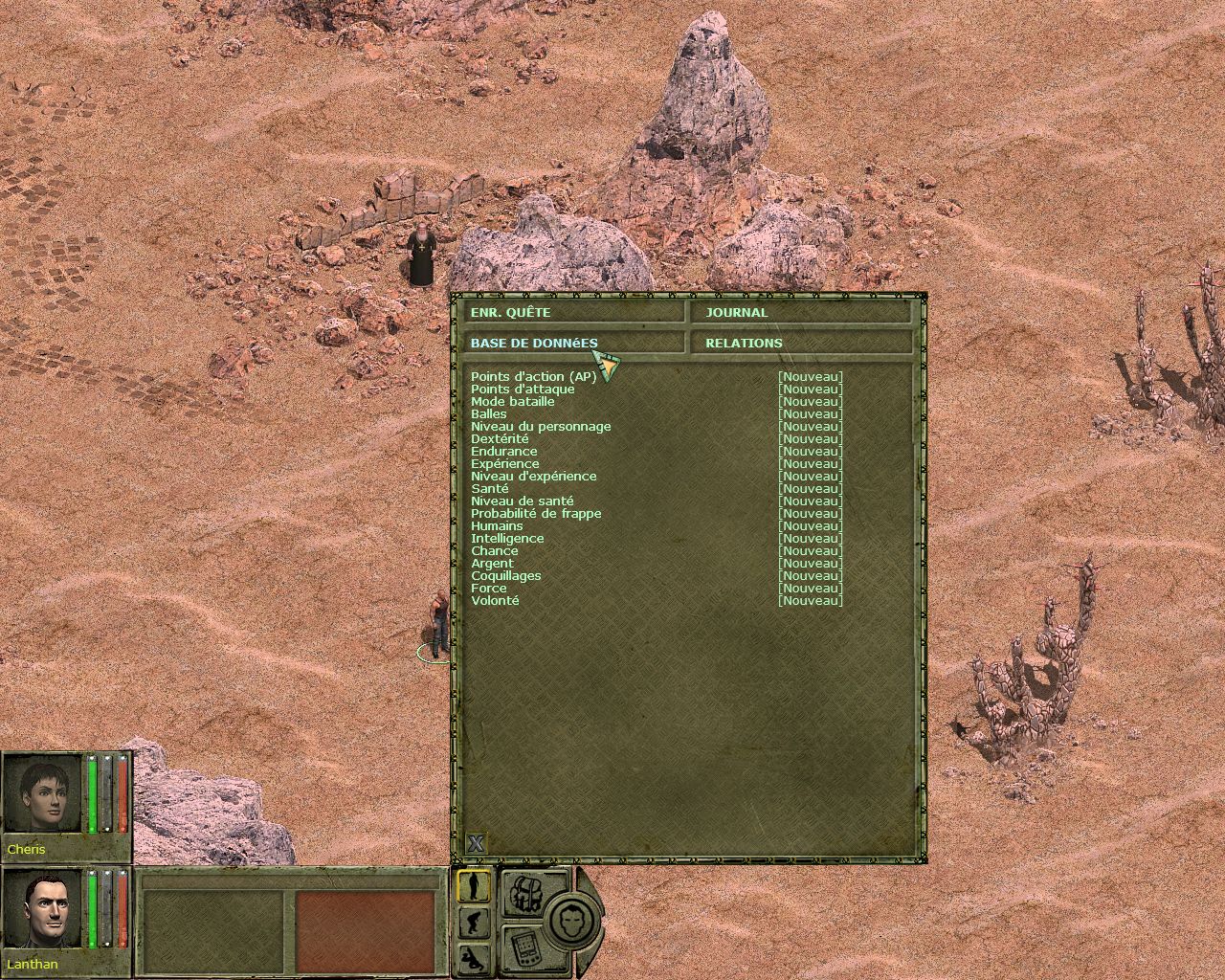This screenshot has height=980, width=1225.
Task: Open the PDA device icon
Action: click(x=523, y=947)
